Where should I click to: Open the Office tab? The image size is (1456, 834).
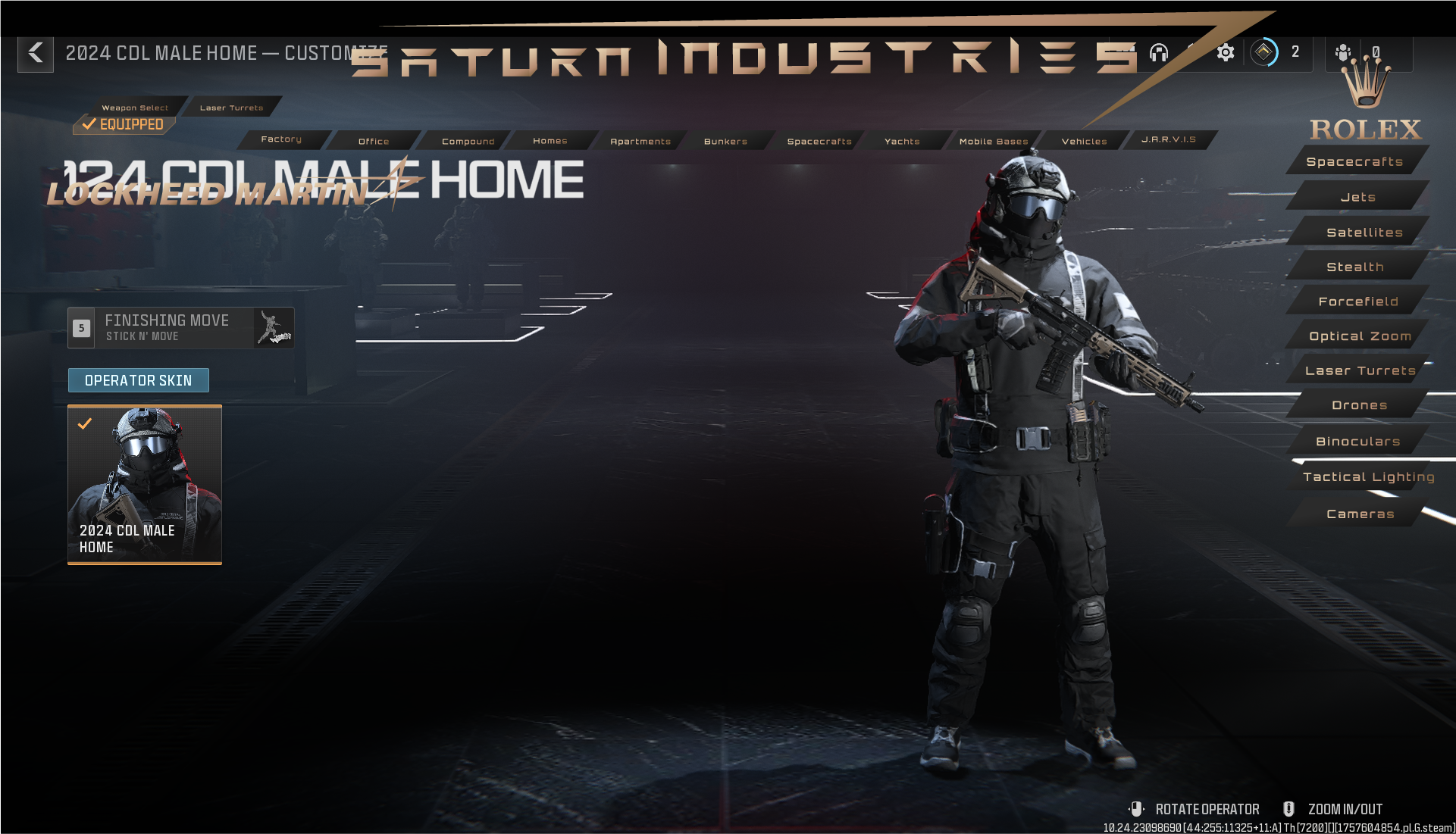tap(374, 141)
